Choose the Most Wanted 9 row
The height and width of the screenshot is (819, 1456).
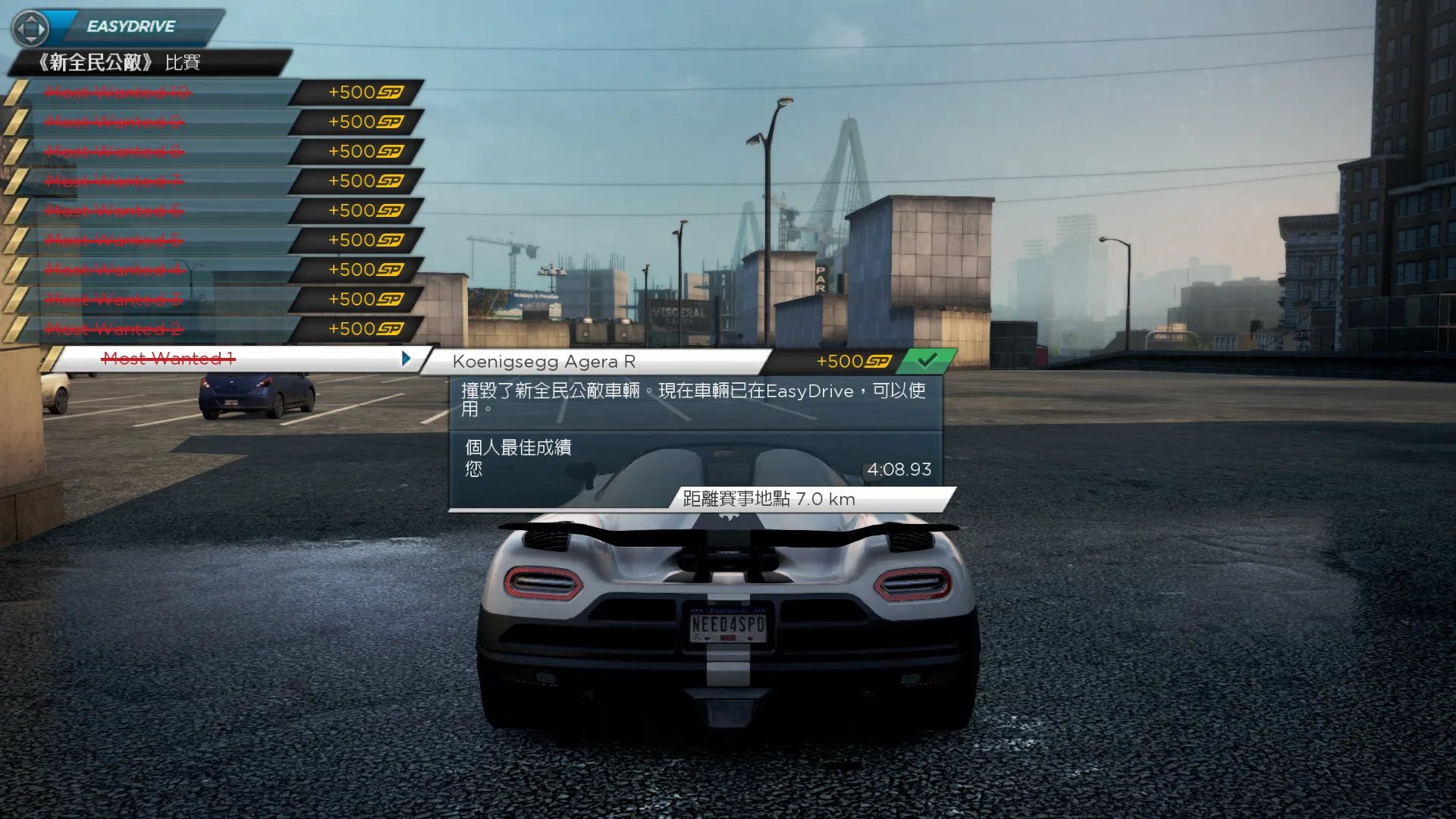coord(114,122)
